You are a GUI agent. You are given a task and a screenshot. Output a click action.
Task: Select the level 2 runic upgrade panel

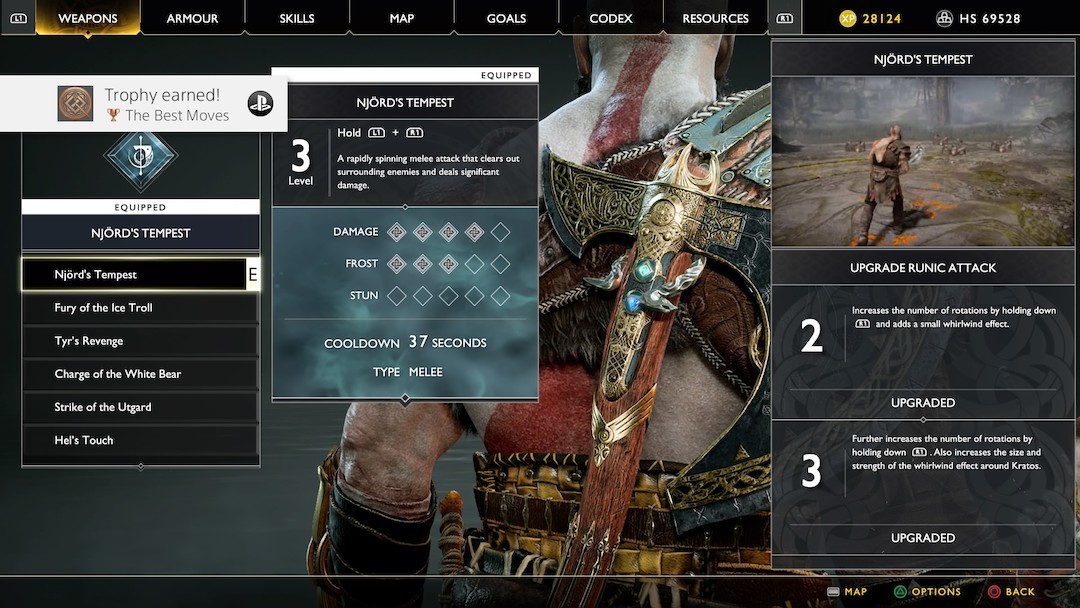pyautogui.click(x=922, y=337)
